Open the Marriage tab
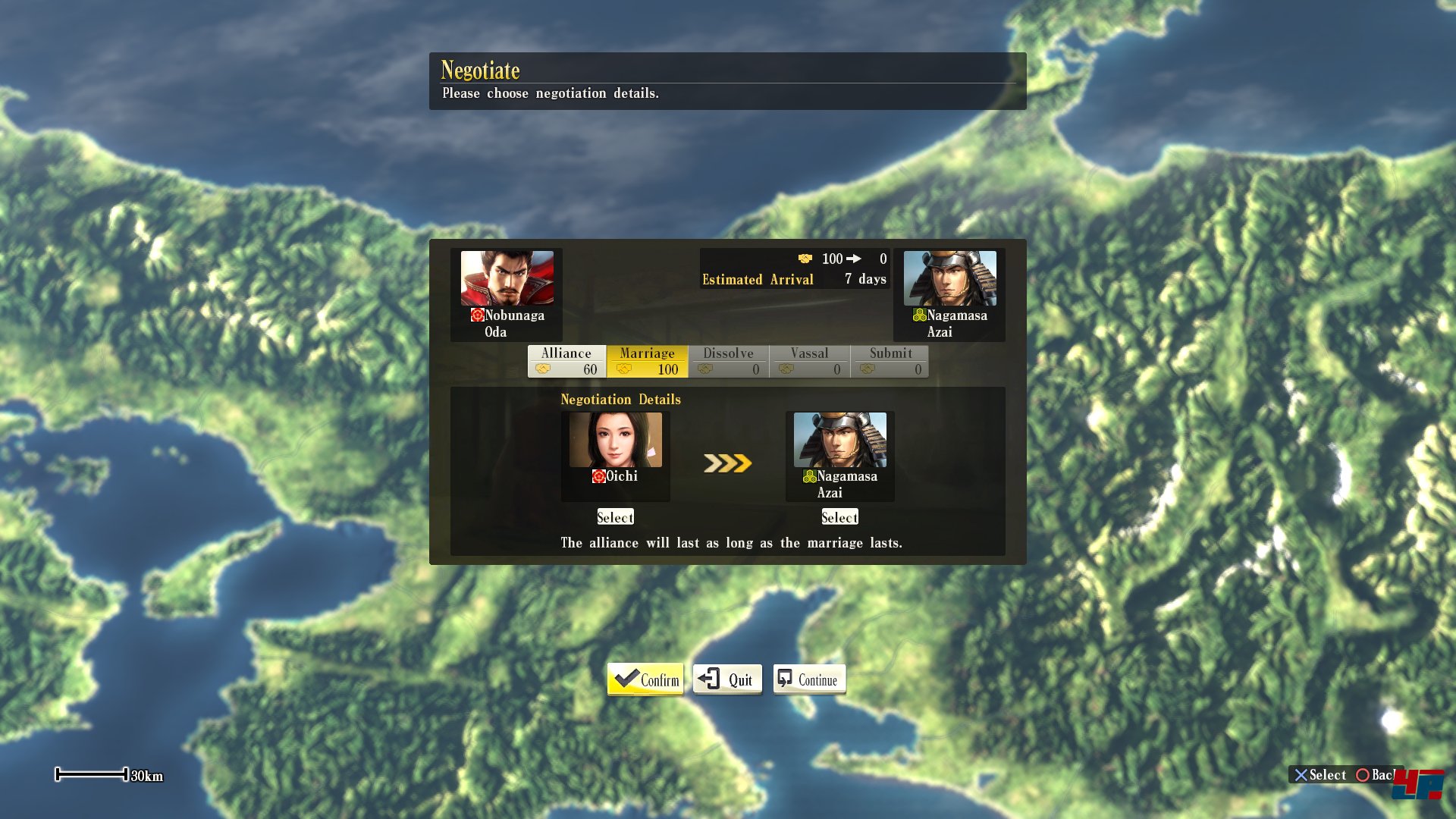 [646, 353]
